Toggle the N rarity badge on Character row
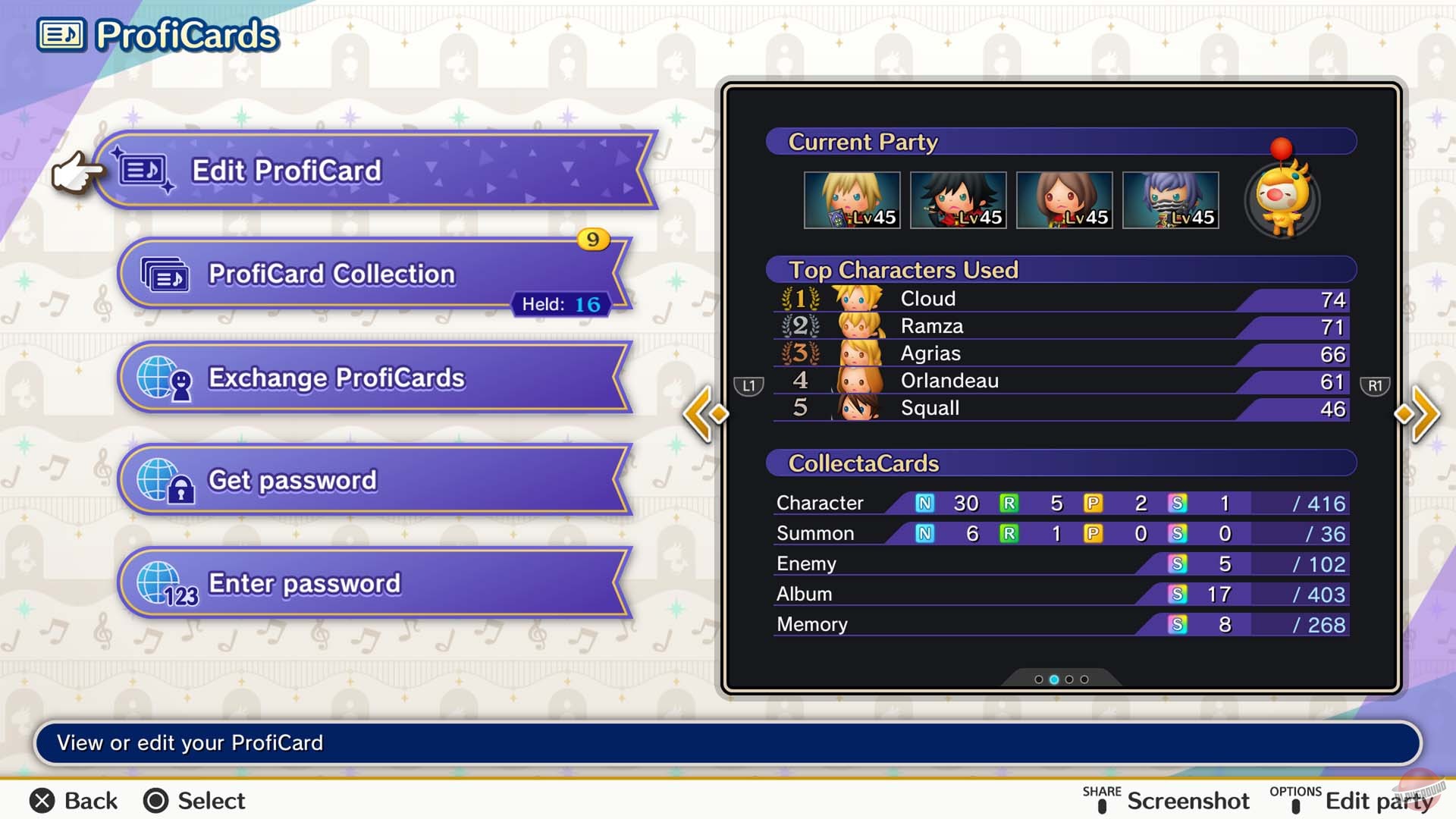This screenshot has height=819, width=1456. pyautogui.click(x=924, y=503)
